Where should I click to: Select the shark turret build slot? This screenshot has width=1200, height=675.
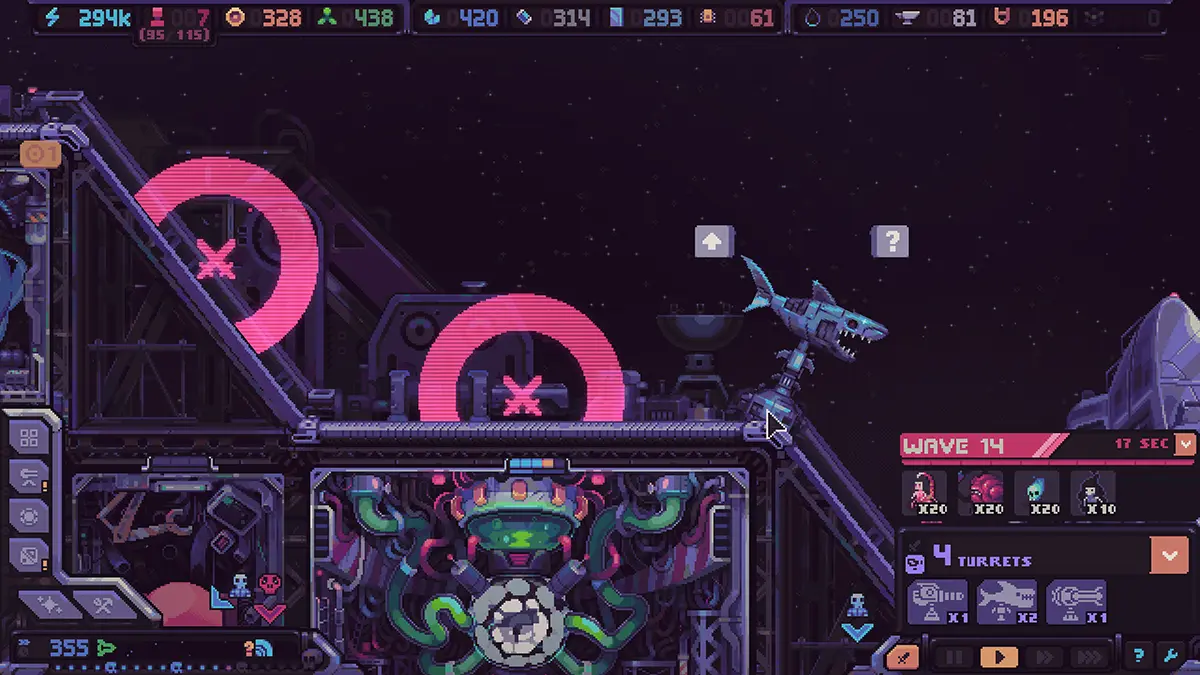tap(1006, 602)
